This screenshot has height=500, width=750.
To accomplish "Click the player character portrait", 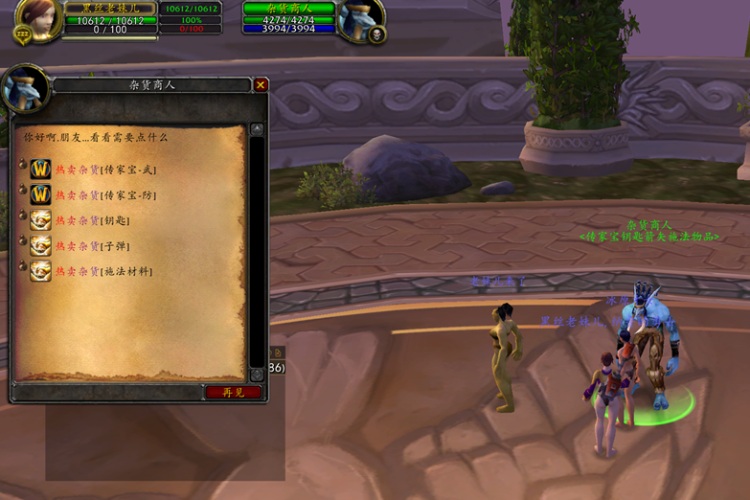I will [38, 21].
